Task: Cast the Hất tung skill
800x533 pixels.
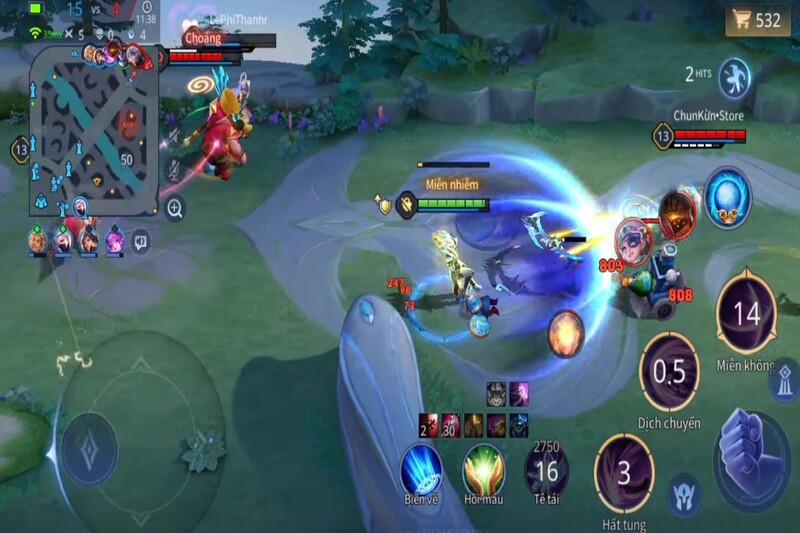Action: pyautogui.click(x=624, y=472)
